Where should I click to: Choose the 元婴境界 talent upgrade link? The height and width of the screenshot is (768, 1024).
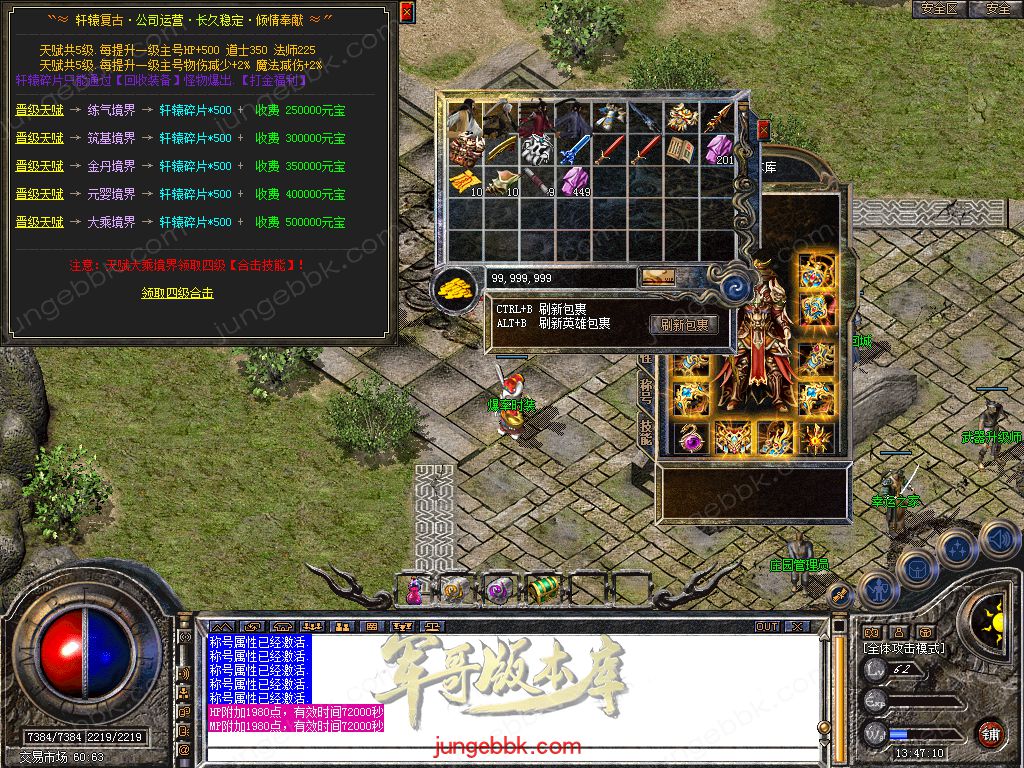pyautogui.click(x=39, y=194)
